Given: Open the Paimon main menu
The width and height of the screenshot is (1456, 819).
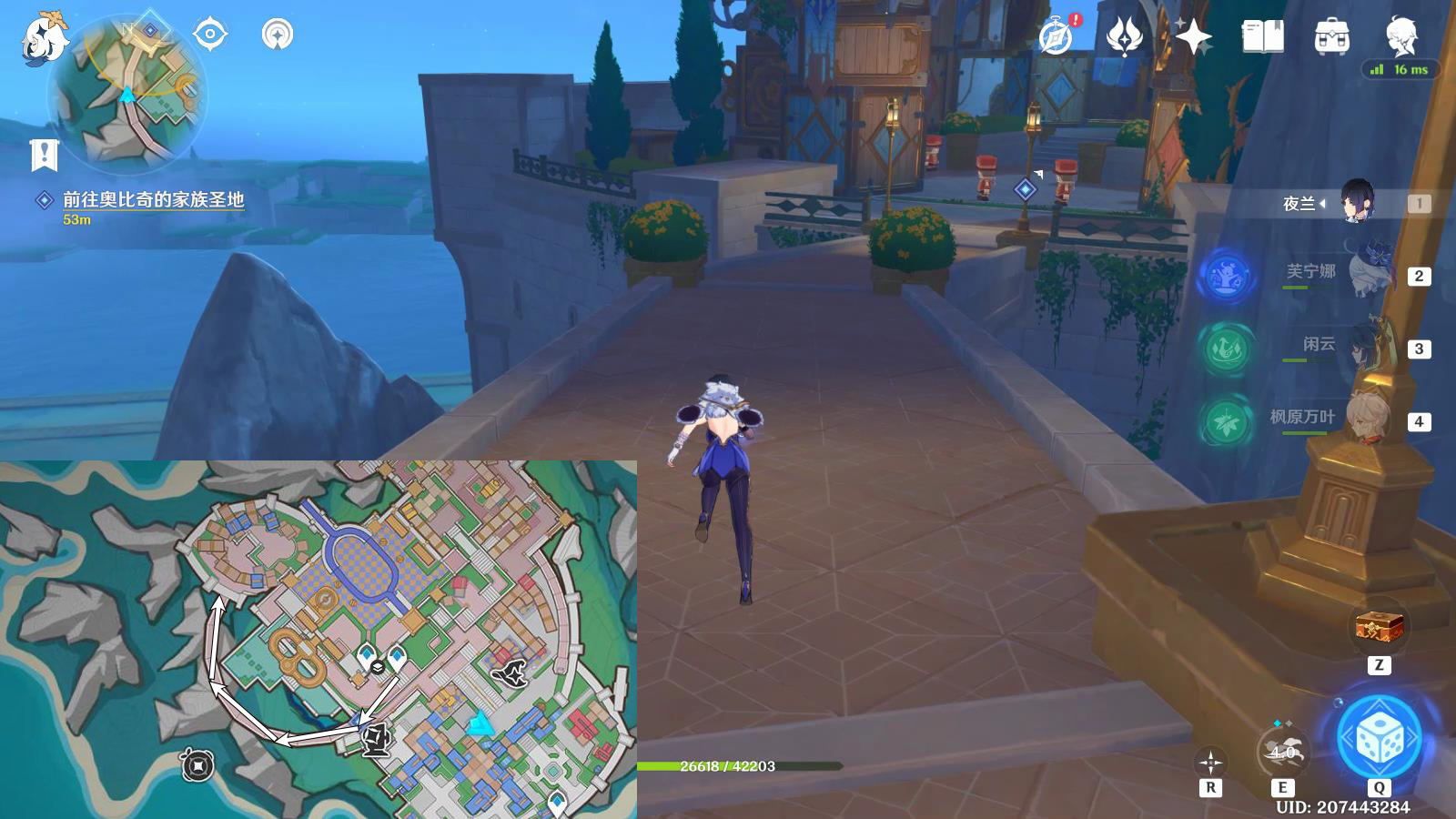Looking at the screenshot, I should tap(44, 38).
